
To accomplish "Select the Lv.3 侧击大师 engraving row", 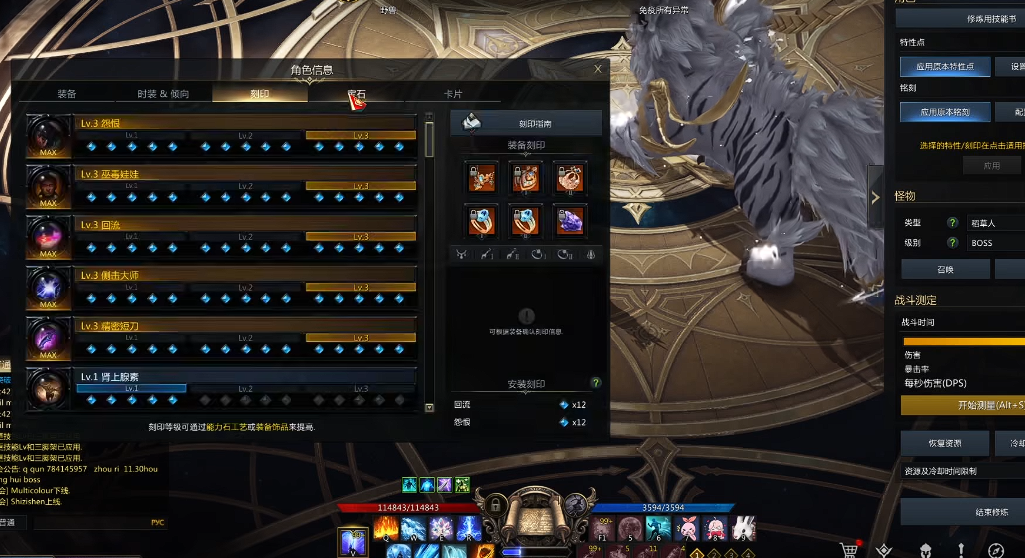I will [x=222, y=287].
